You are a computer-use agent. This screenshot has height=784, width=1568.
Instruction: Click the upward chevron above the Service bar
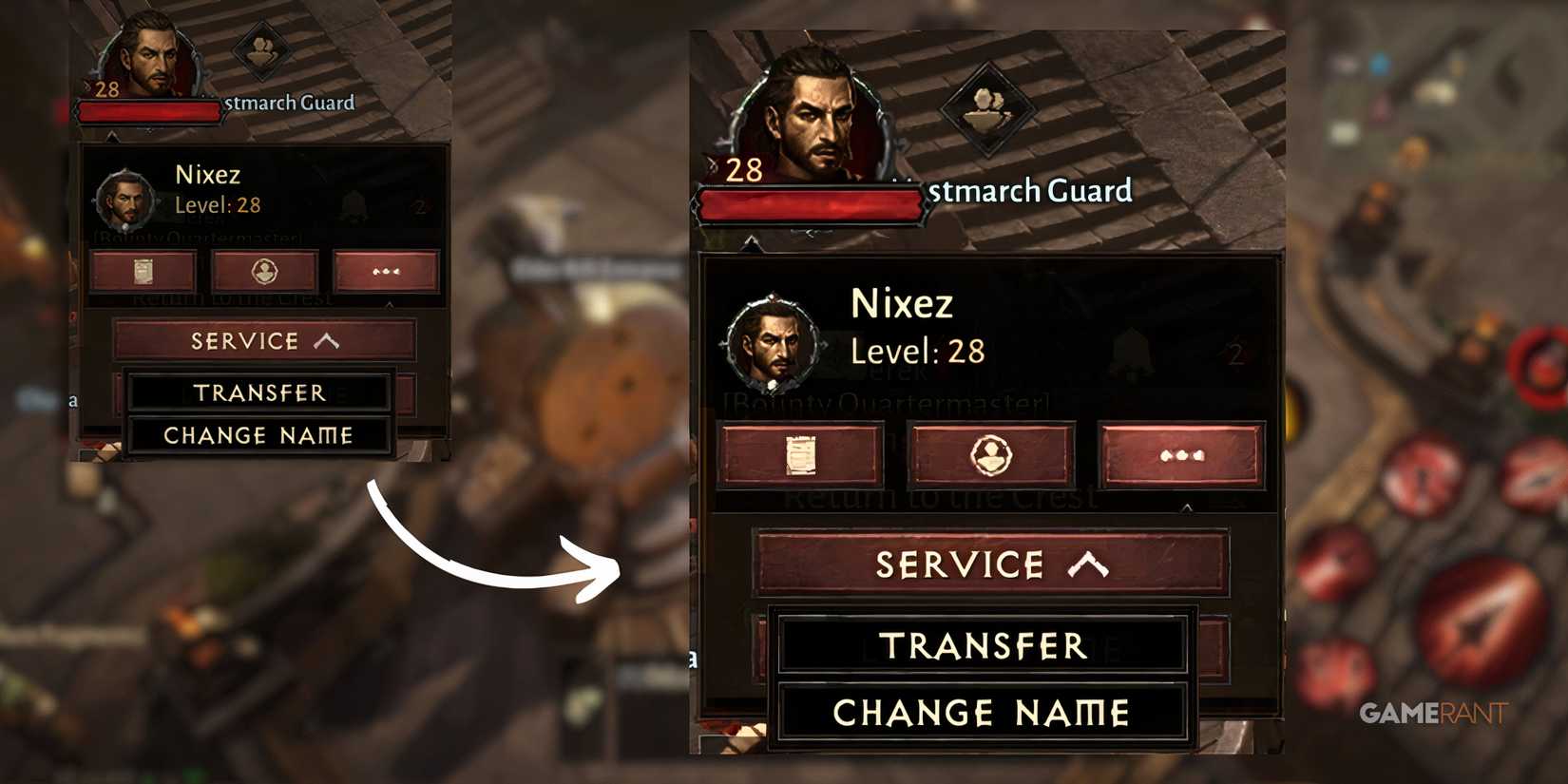[x=1089, y=563]
